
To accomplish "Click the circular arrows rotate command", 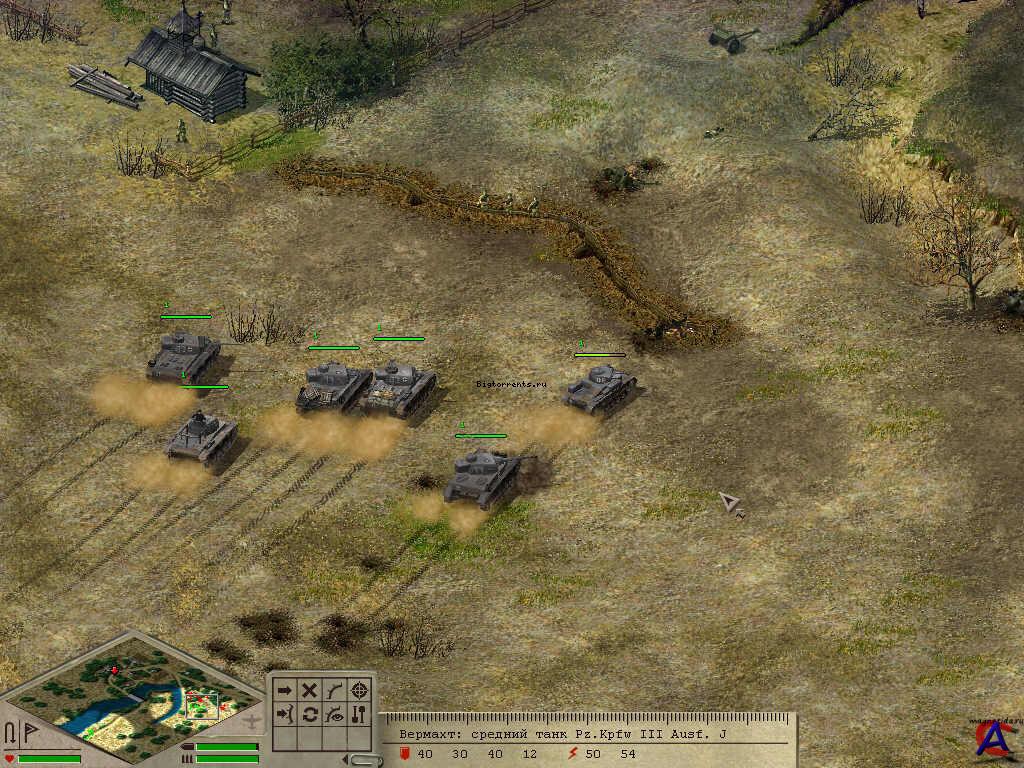I will (310, 714).
